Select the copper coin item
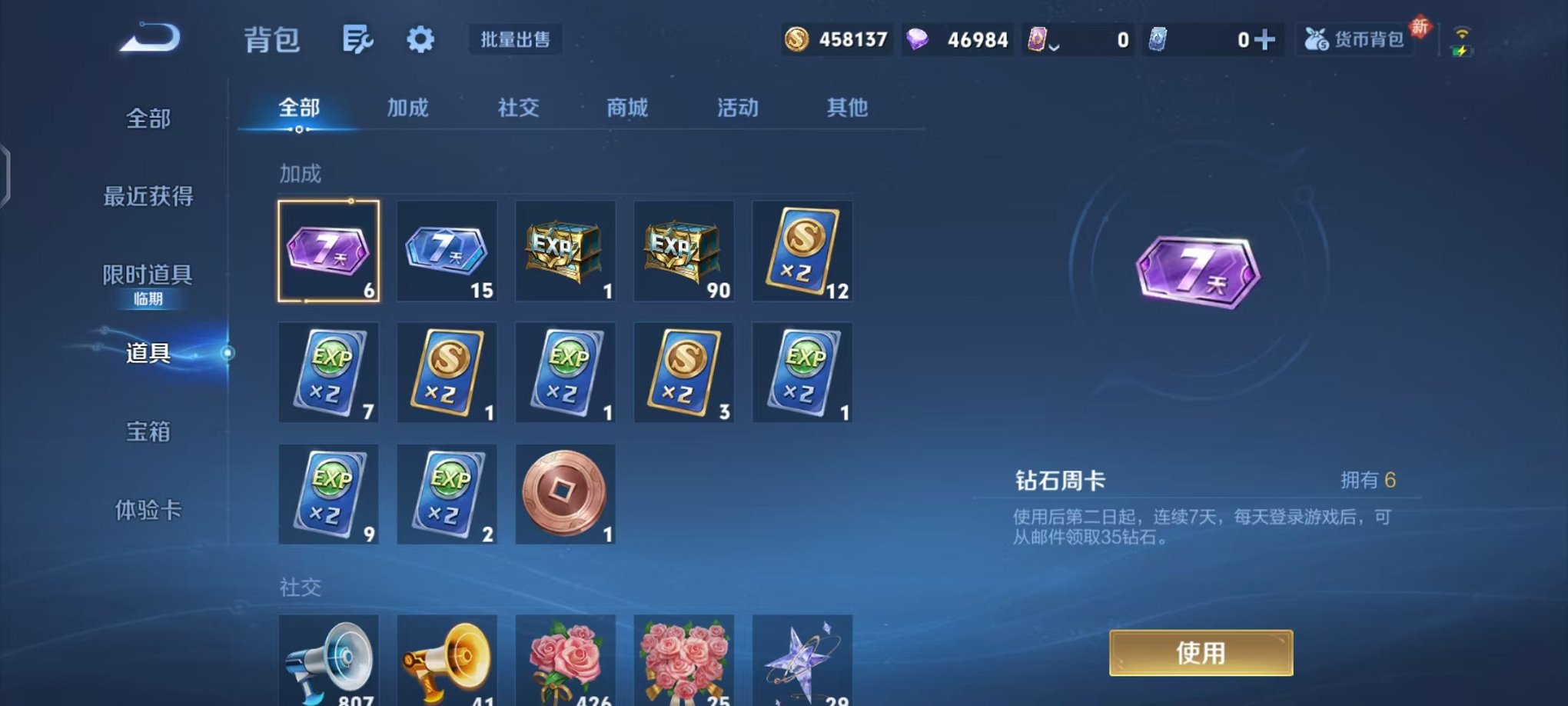This screenshot has height=706, width=1568. [x=565, y=494]
